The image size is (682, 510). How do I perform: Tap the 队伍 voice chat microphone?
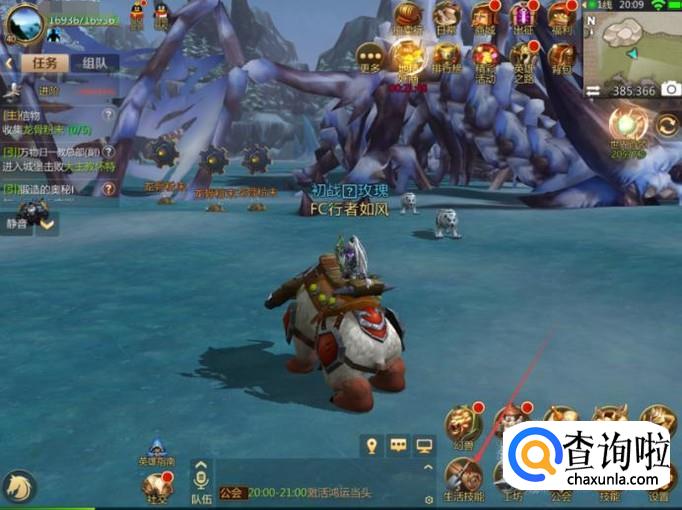[x=201, y=478]
